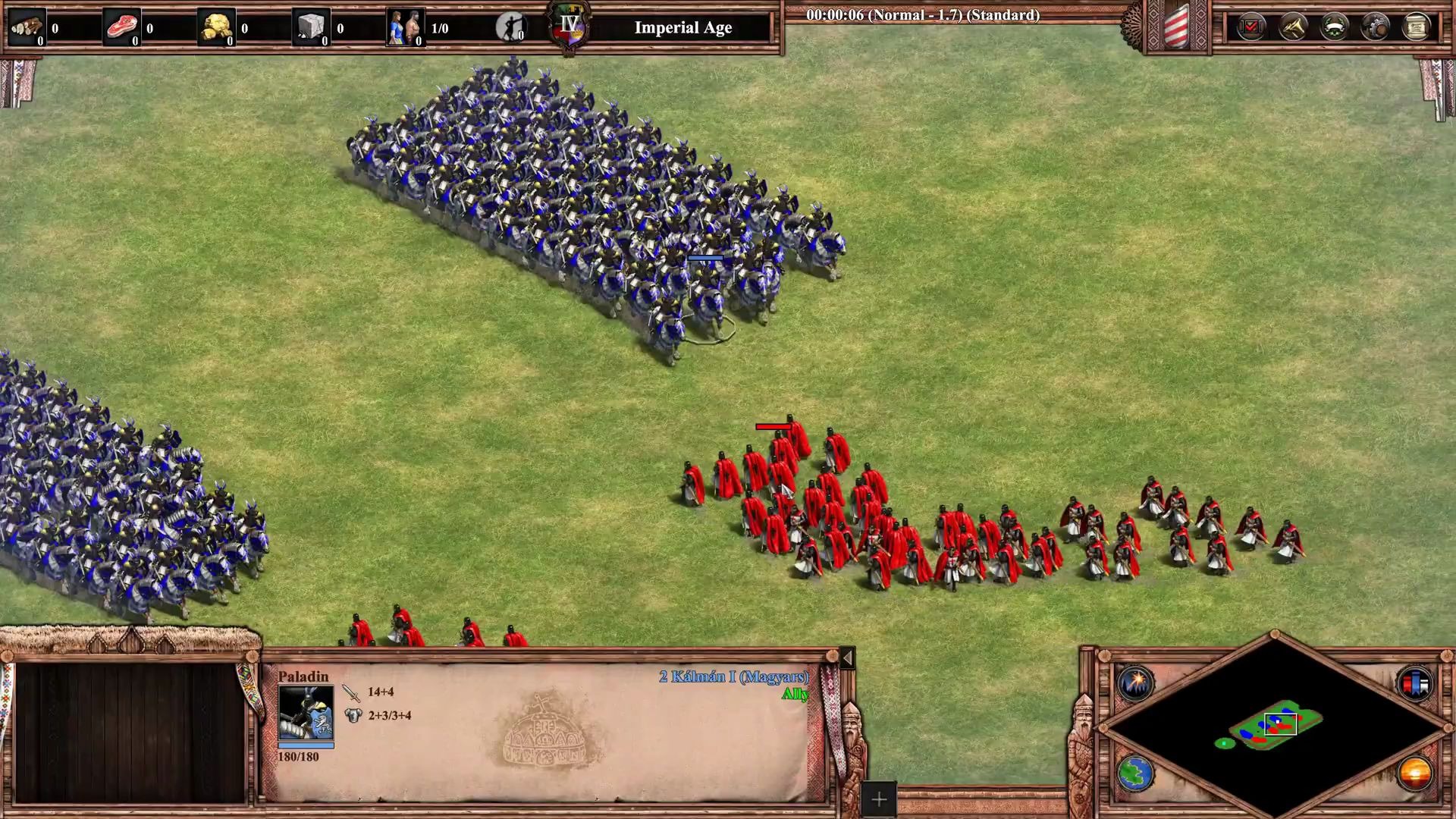Click the stone resource icon

click(311, 28)
